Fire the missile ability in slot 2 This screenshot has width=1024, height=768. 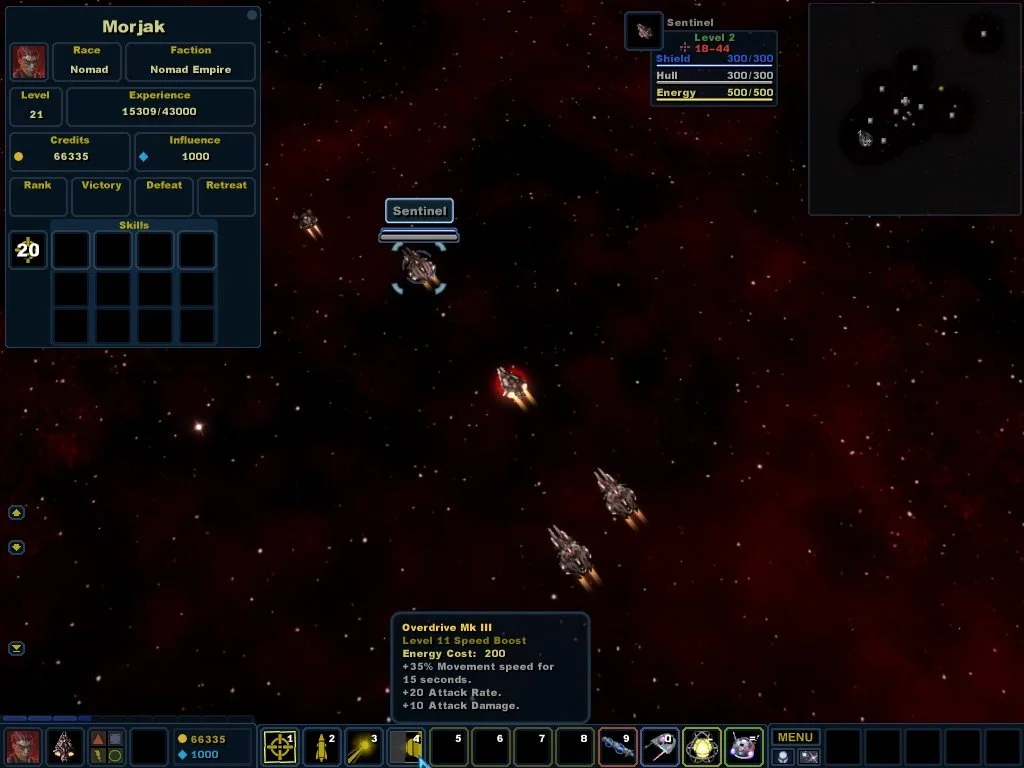tap(321, 747)
